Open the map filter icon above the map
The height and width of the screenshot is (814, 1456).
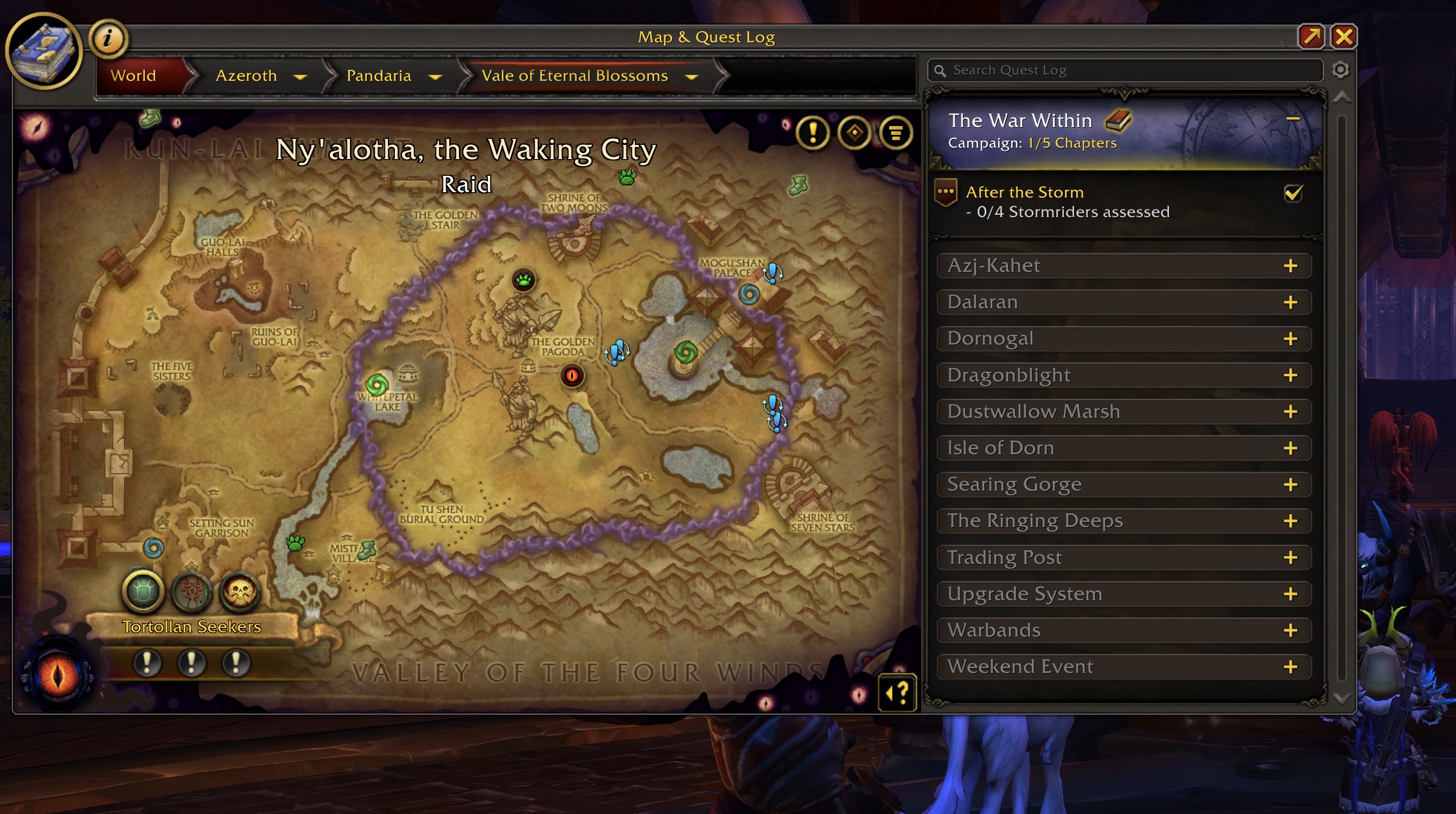(896, 134)
